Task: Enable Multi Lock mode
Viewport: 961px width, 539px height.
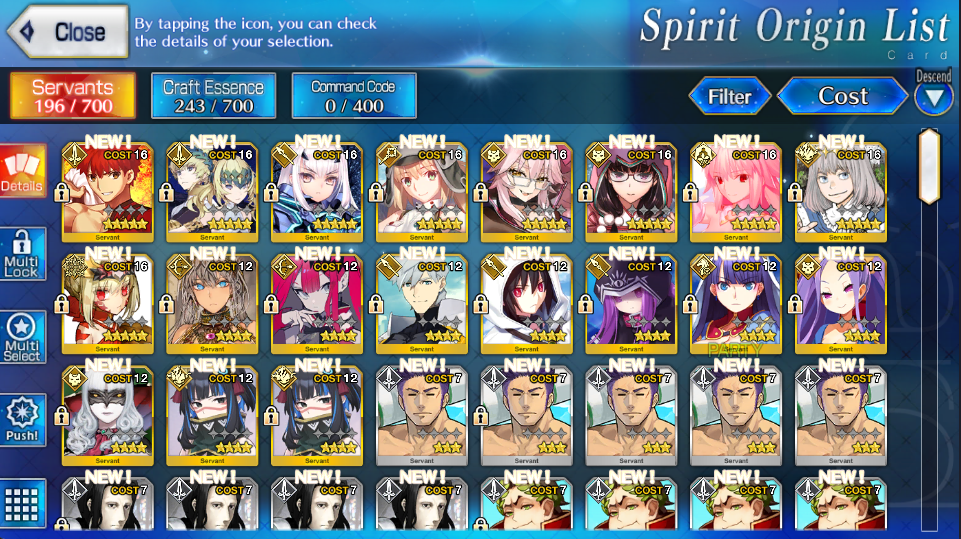Action: (22, 256)
